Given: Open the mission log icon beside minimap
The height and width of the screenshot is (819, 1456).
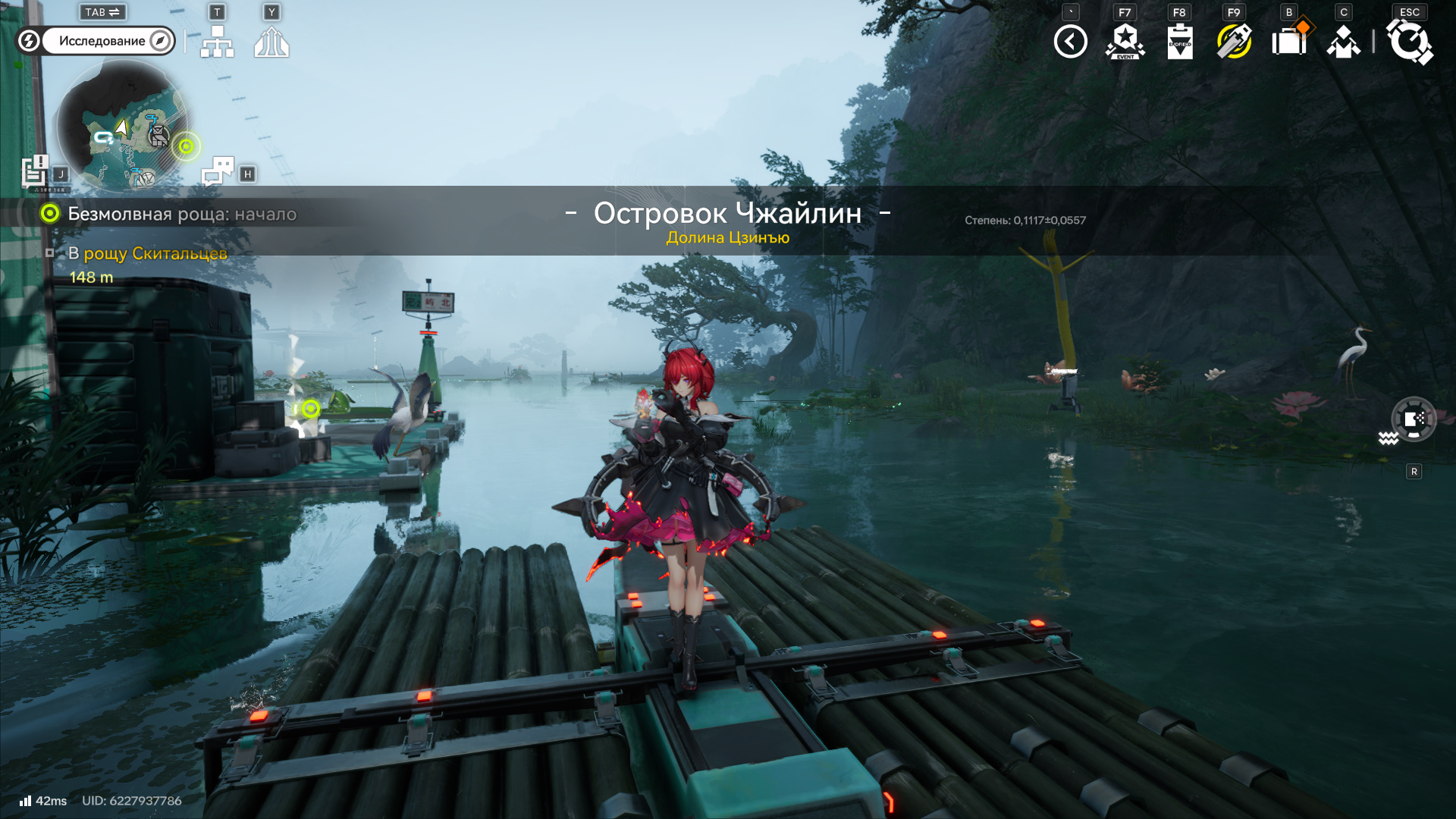Looking at the screenshot, I should point(35,171).
